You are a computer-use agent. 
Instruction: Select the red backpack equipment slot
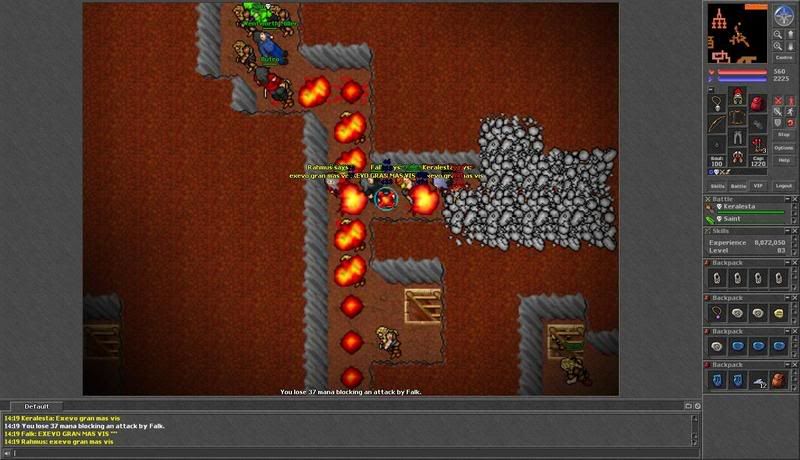tap(757, 103)
